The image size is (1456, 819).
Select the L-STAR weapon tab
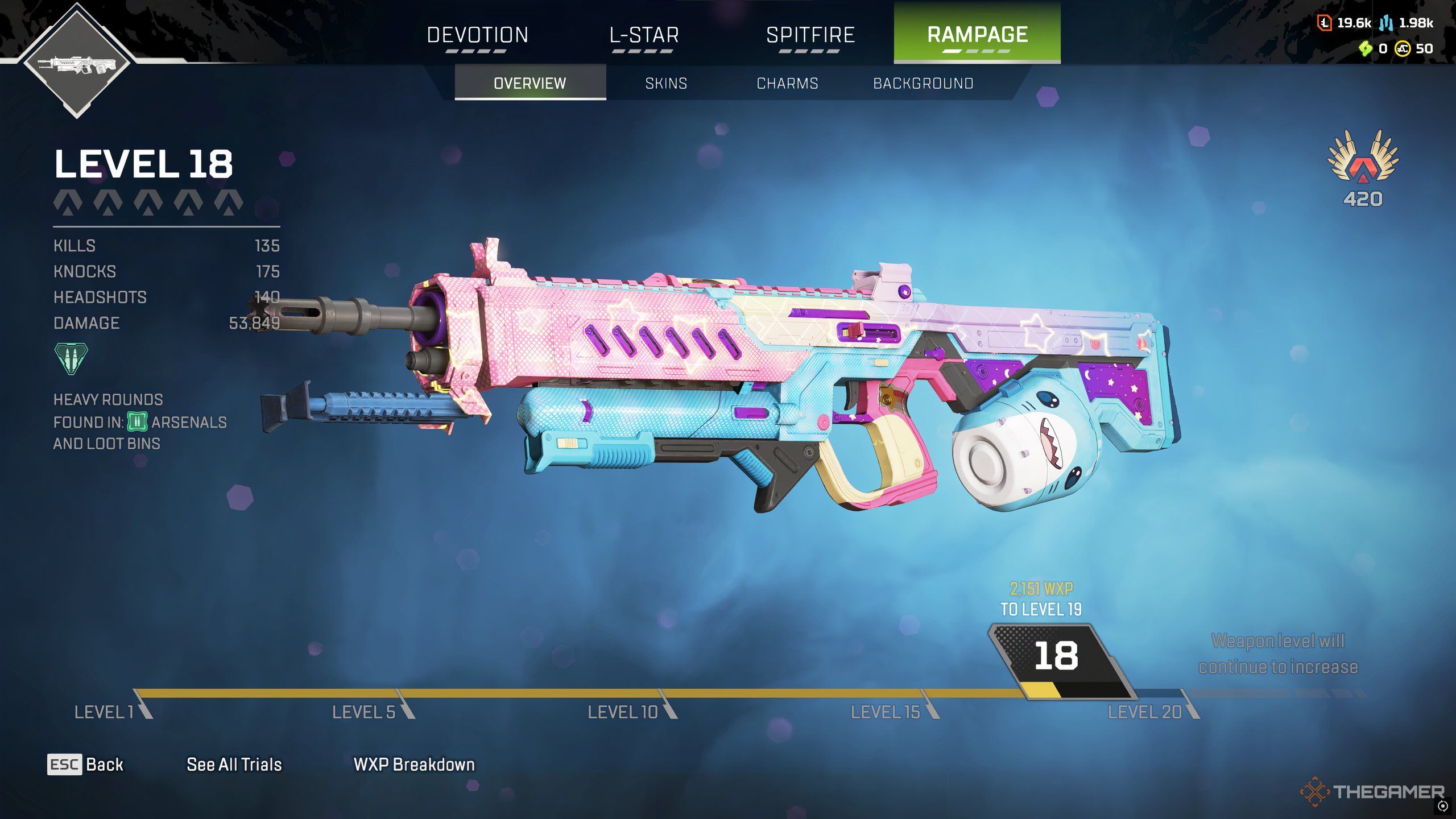tap(644, 35)
